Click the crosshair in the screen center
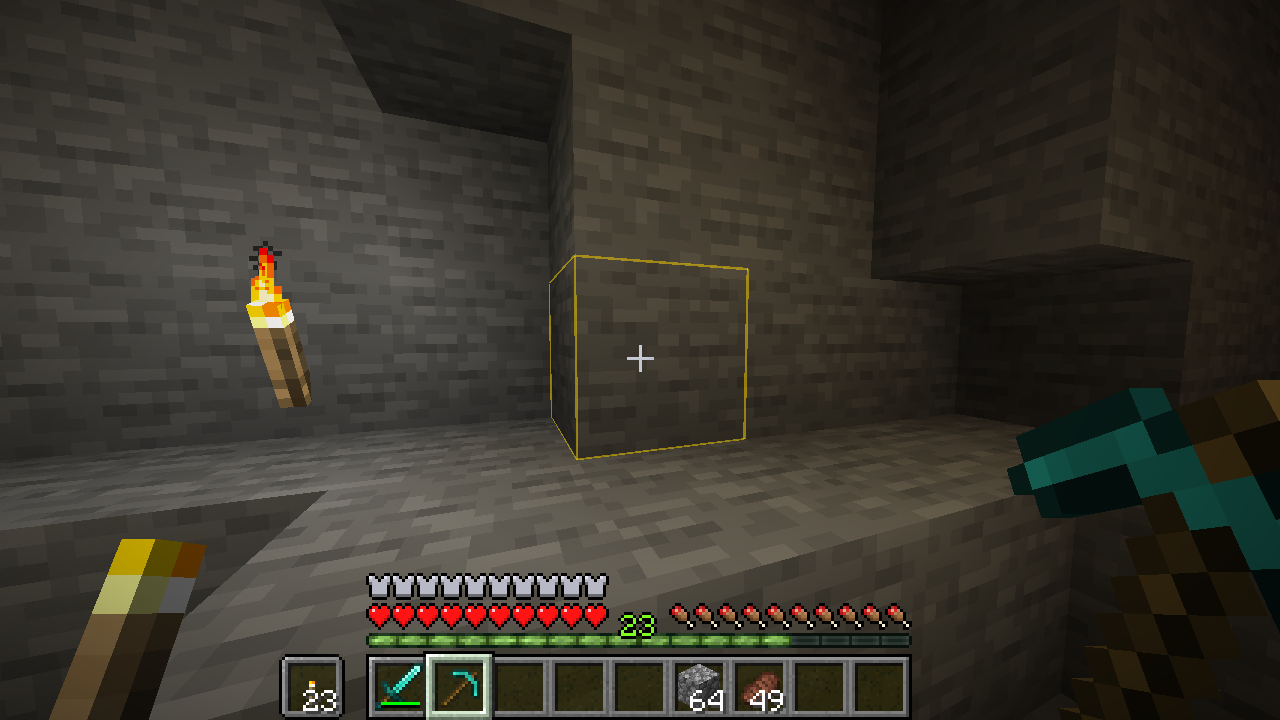 point(640,358)
